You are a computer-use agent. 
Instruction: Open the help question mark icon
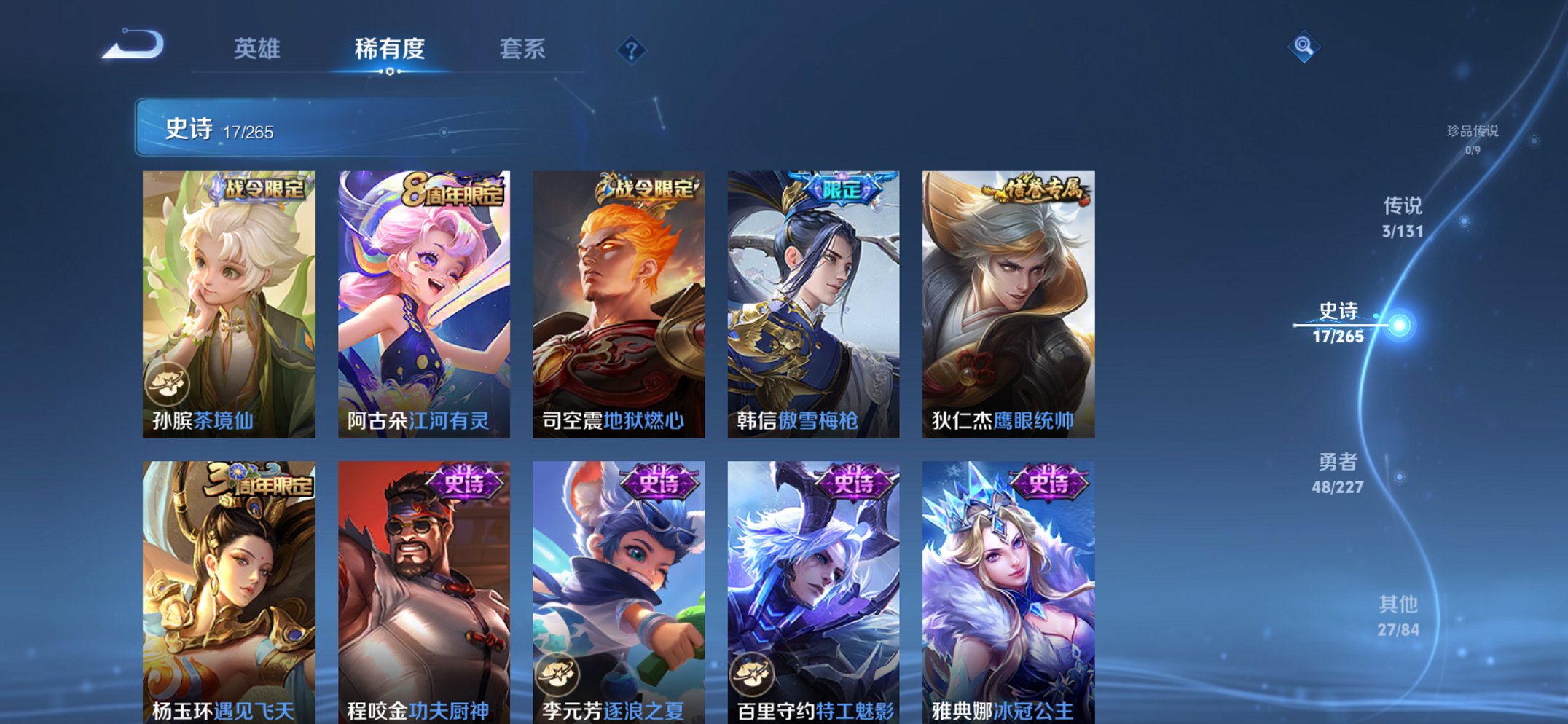click(x=632, y=50)
